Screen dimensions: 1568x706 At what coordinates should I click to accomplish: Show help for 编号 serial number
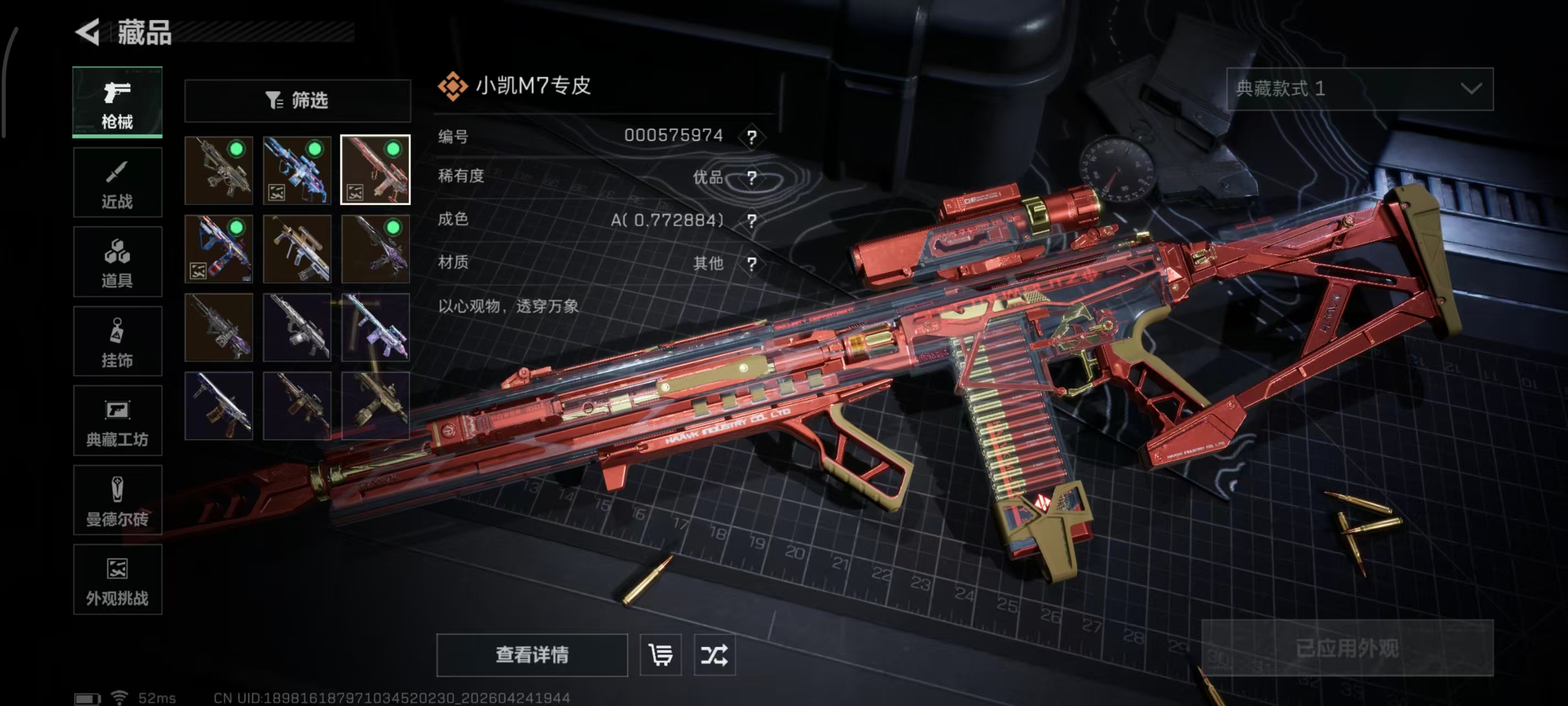click(751, 137)
